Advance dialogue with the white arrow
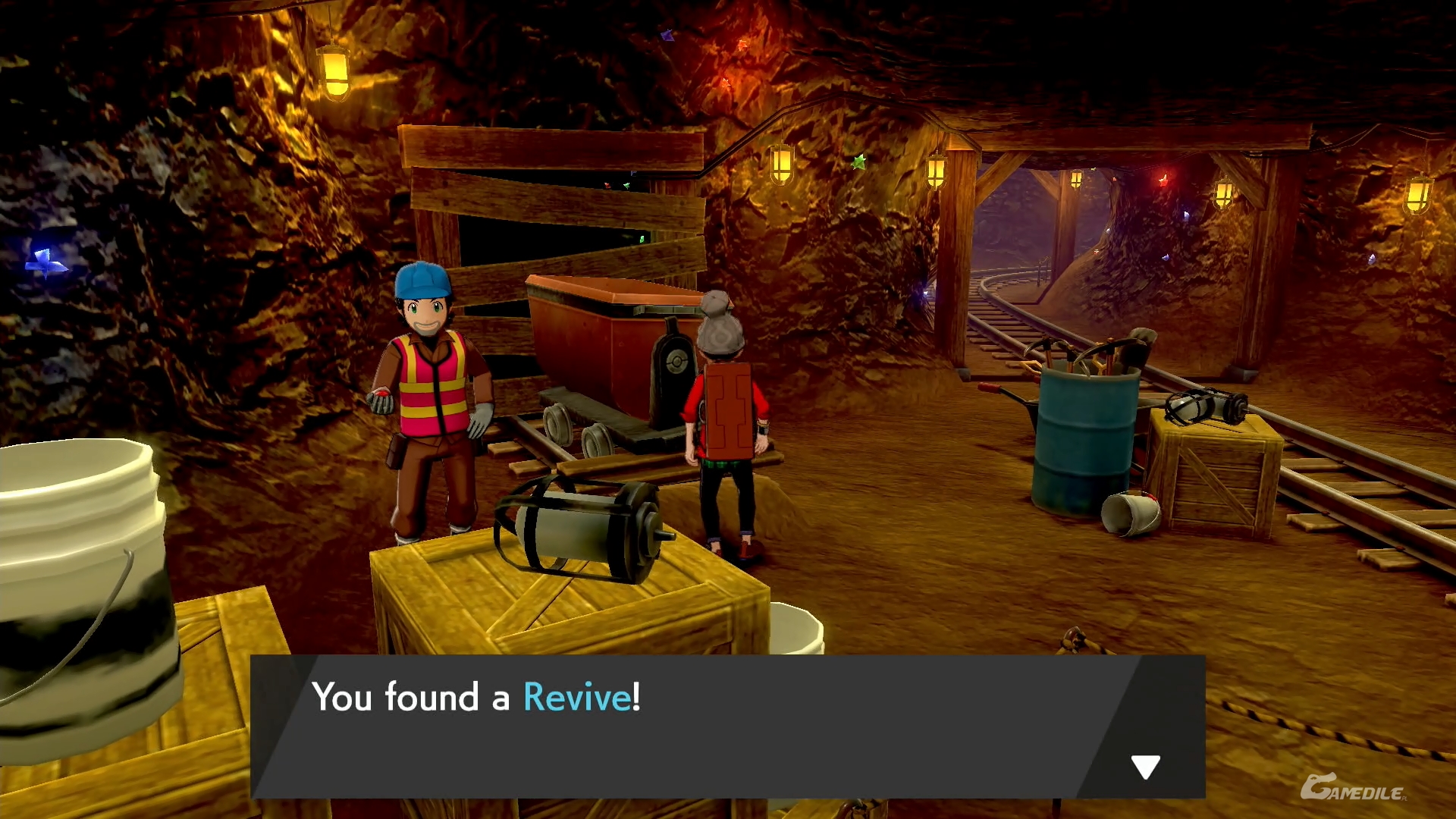The width and height of the screenshot is (1456, 819). coord(1145,767)
